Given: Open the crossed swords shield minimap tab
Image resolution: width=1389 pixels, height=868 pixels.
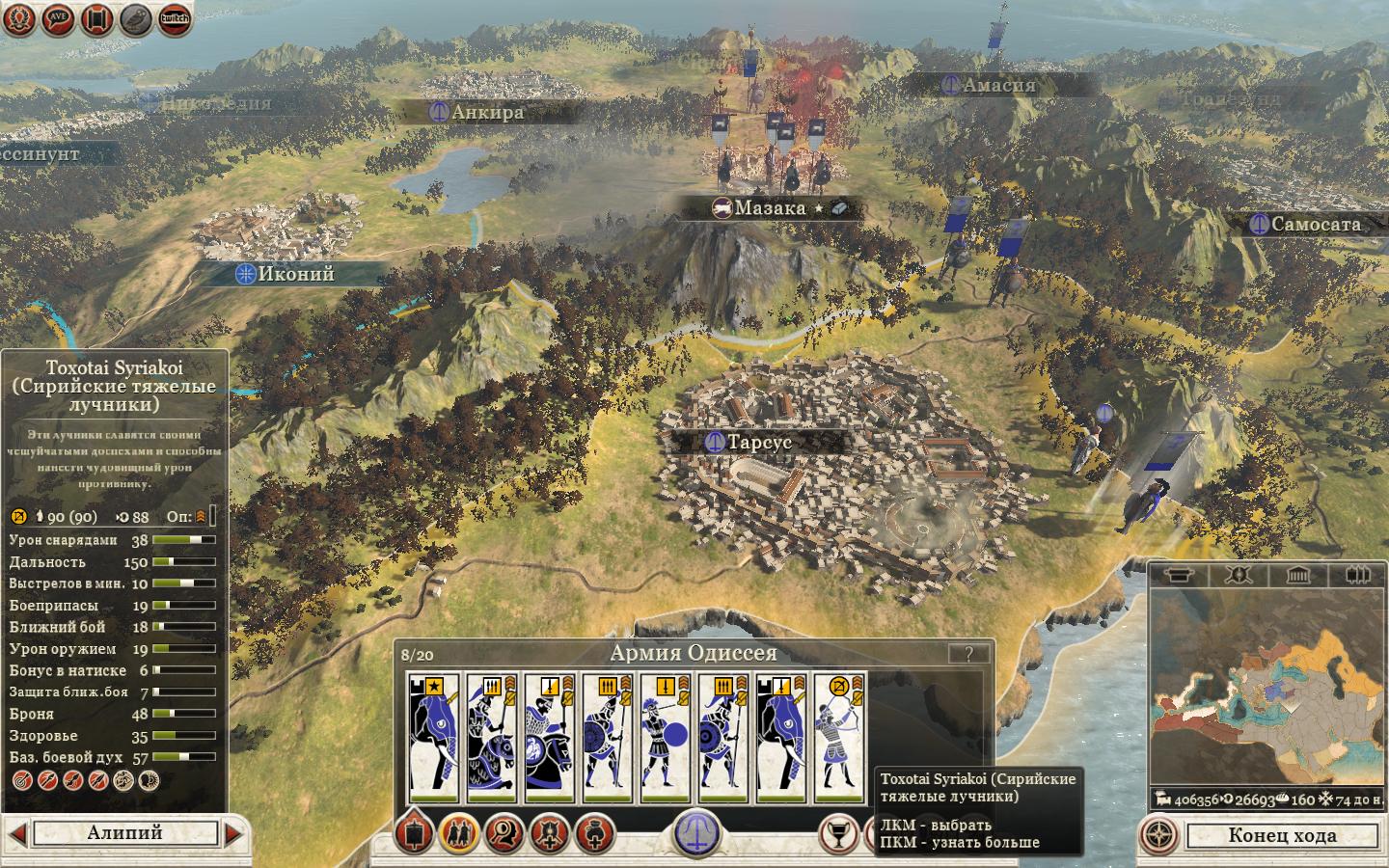Looking at the screenshot, I should 1239,576.
